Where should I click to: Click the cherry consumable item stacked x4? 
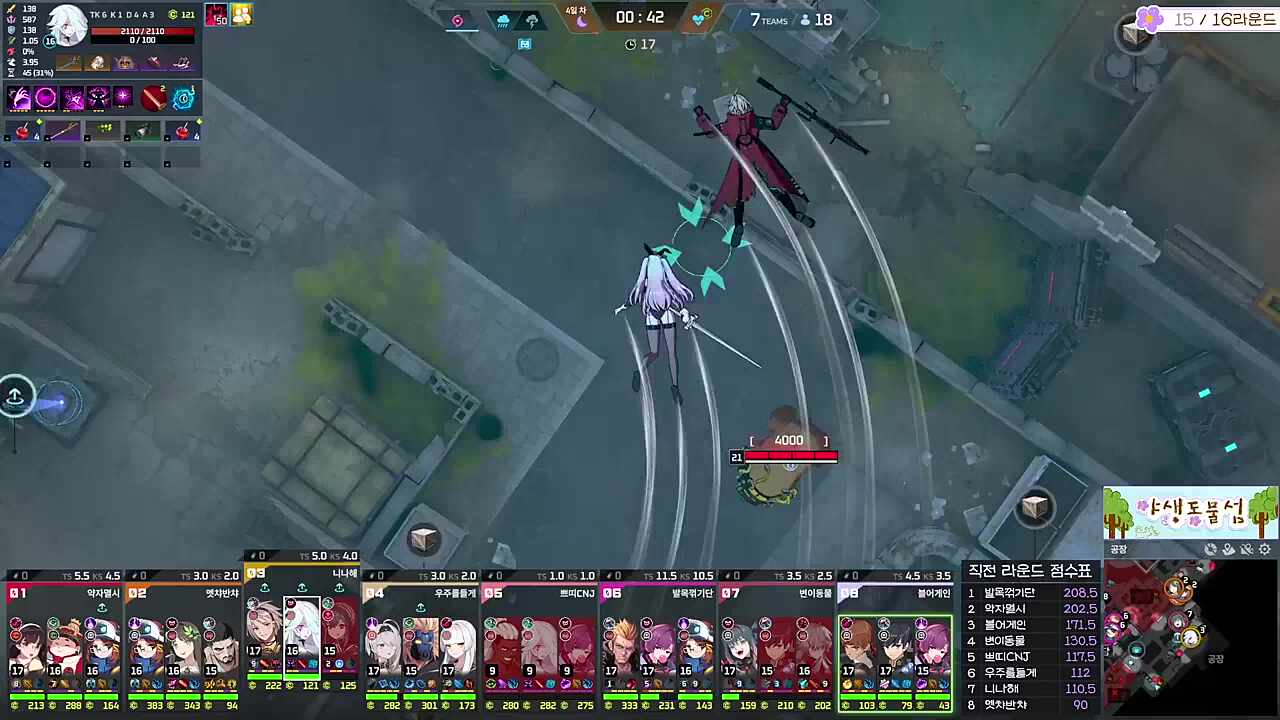point(22,131)
